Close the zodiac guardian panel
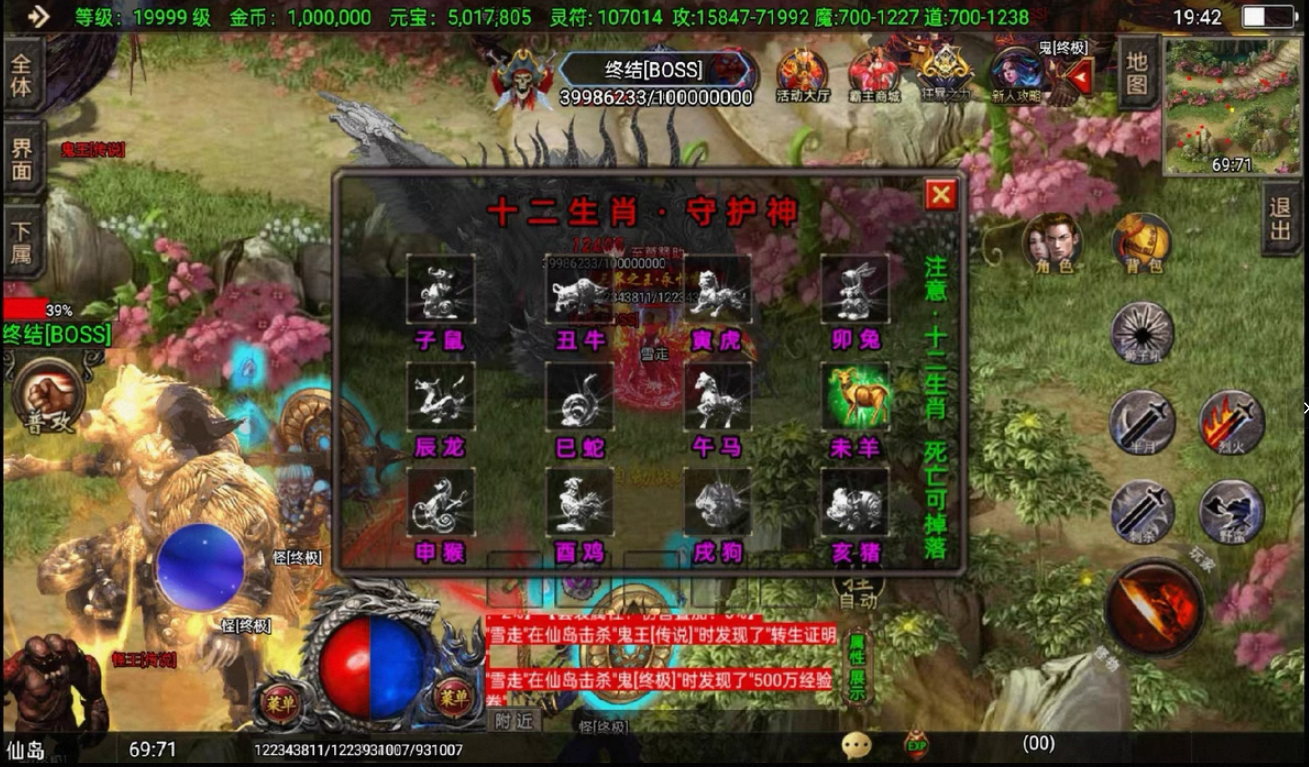Image resolution: width=1309 pixels, height=767 pixels. coord(940,195)
